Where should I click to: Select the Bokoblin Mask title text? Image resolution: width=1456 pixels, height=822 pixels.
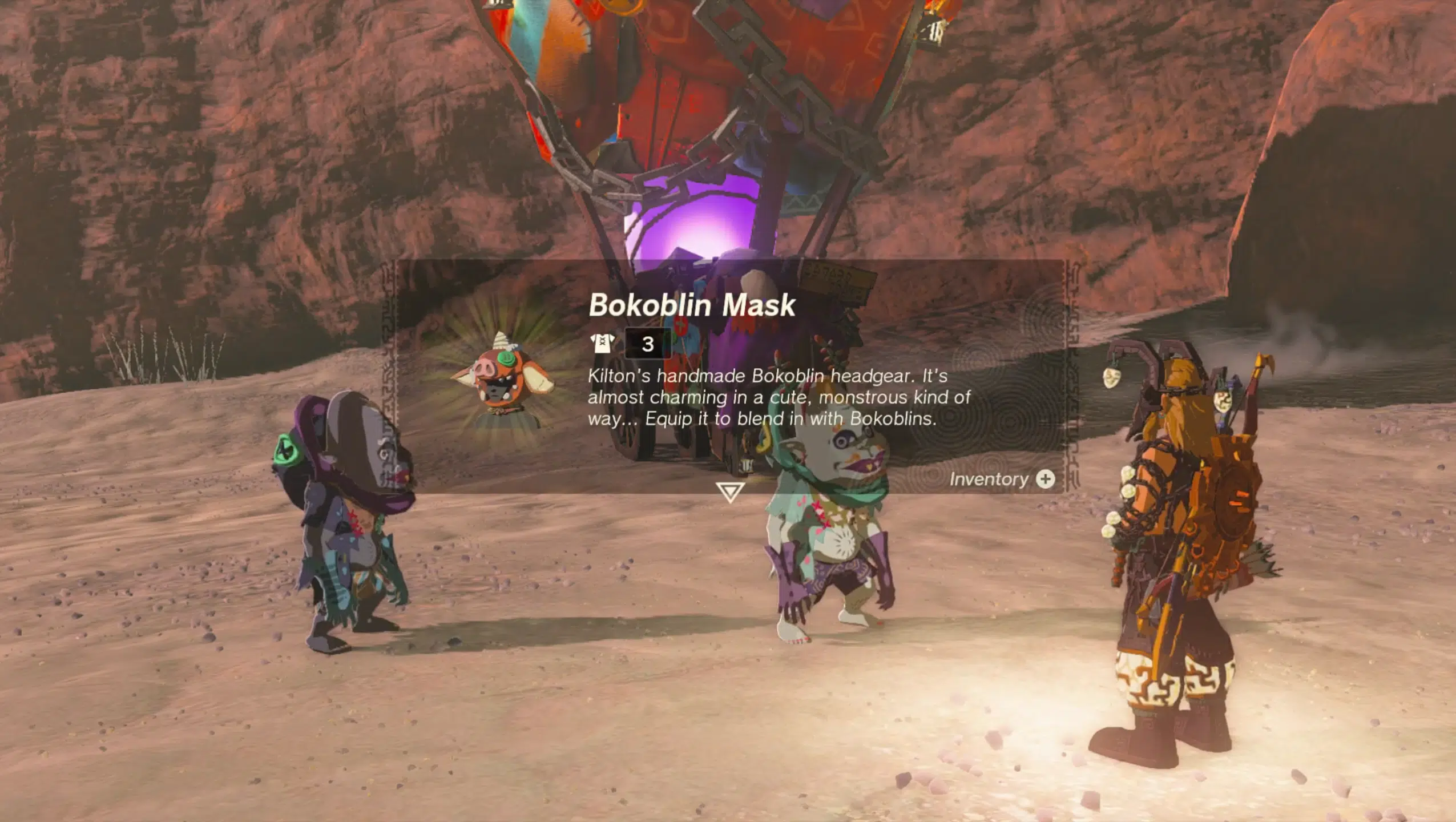pos(692,305)
